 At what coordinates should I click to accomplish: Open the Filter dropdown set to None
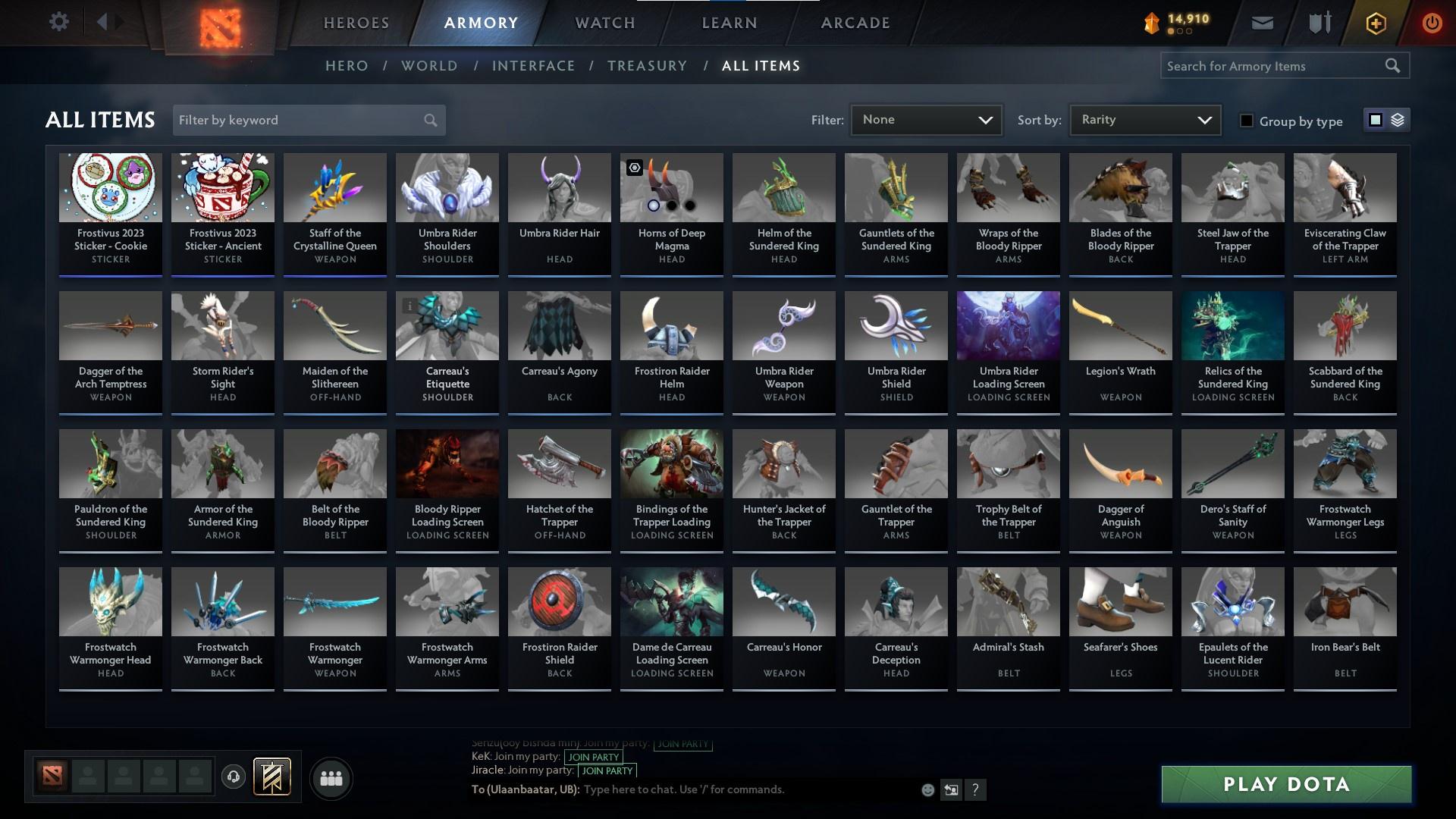tap(925, 119)
